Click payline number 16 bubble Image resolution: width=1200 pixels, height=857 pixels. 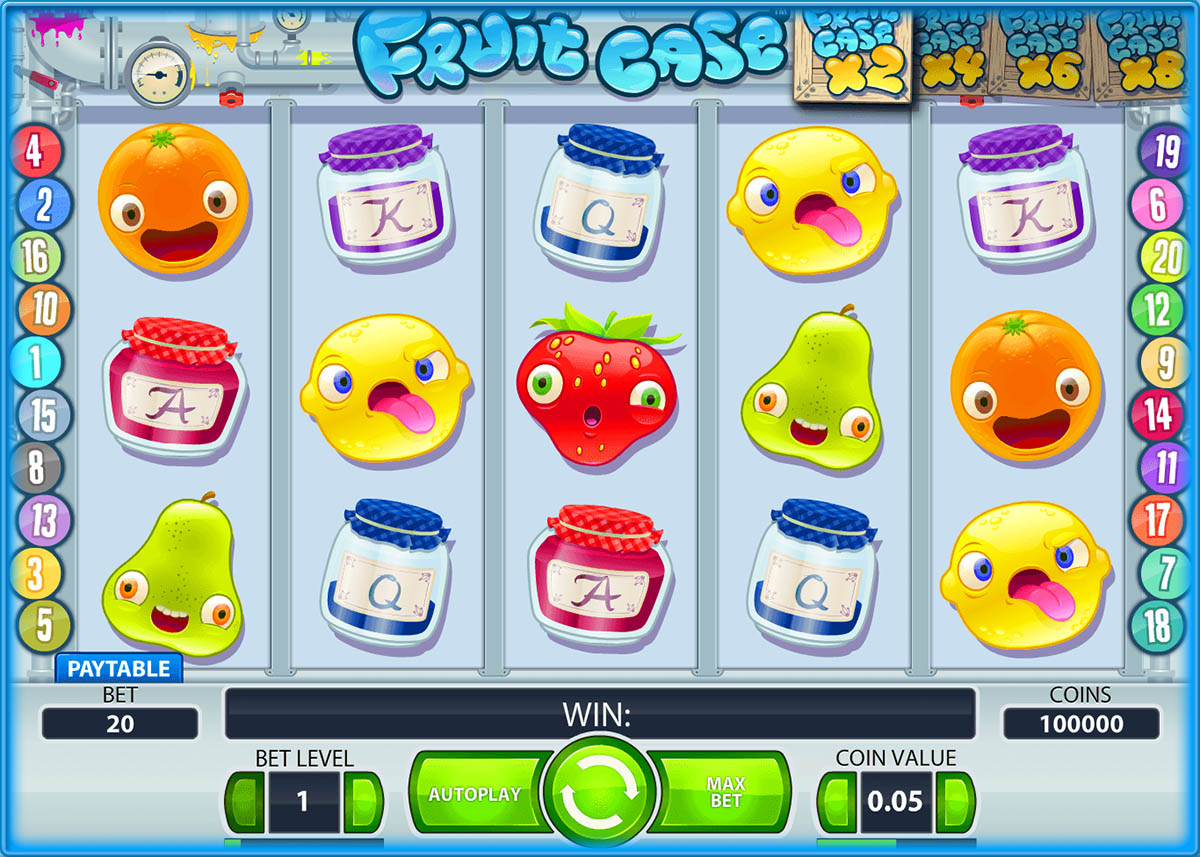tap(36, 258)
